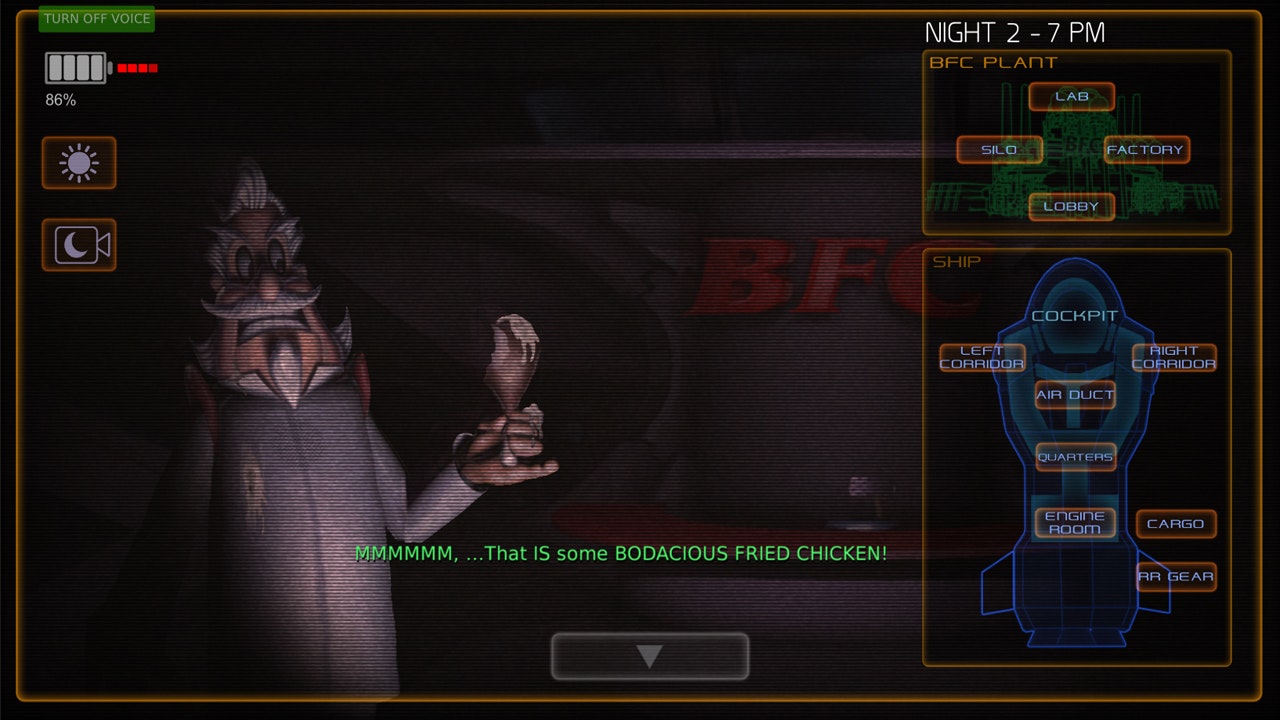This screenshot has width=1280, height=720.
Task: Check the LOBBY camera
Action: [1072, 207]
